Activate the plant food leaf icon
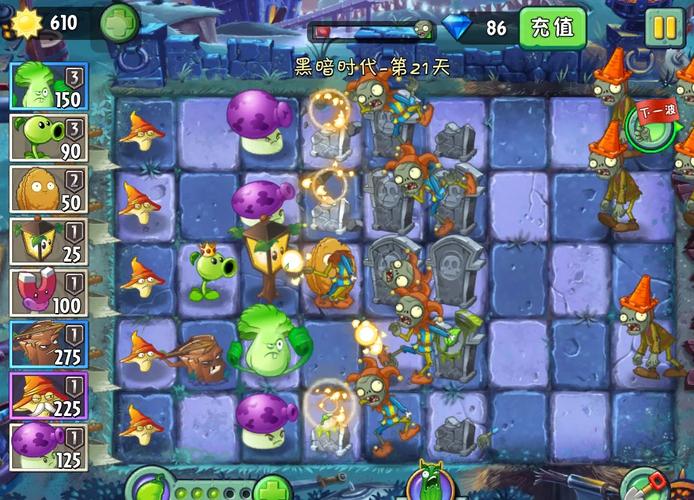 (150, 488)
